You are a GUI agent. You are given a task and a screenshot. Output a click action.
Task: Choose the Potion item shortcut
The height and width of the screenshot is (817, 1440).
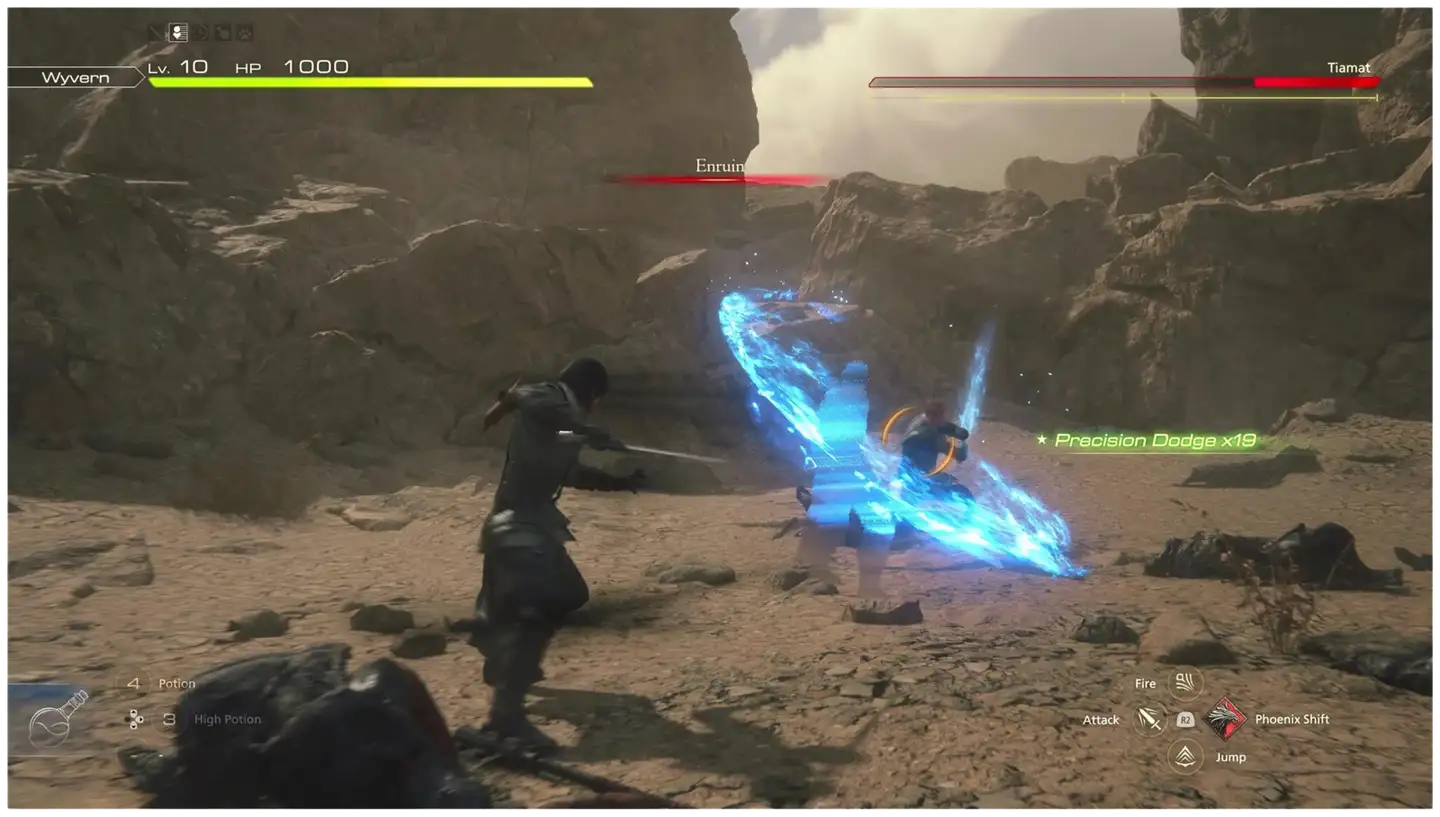[x=176, y=684]
